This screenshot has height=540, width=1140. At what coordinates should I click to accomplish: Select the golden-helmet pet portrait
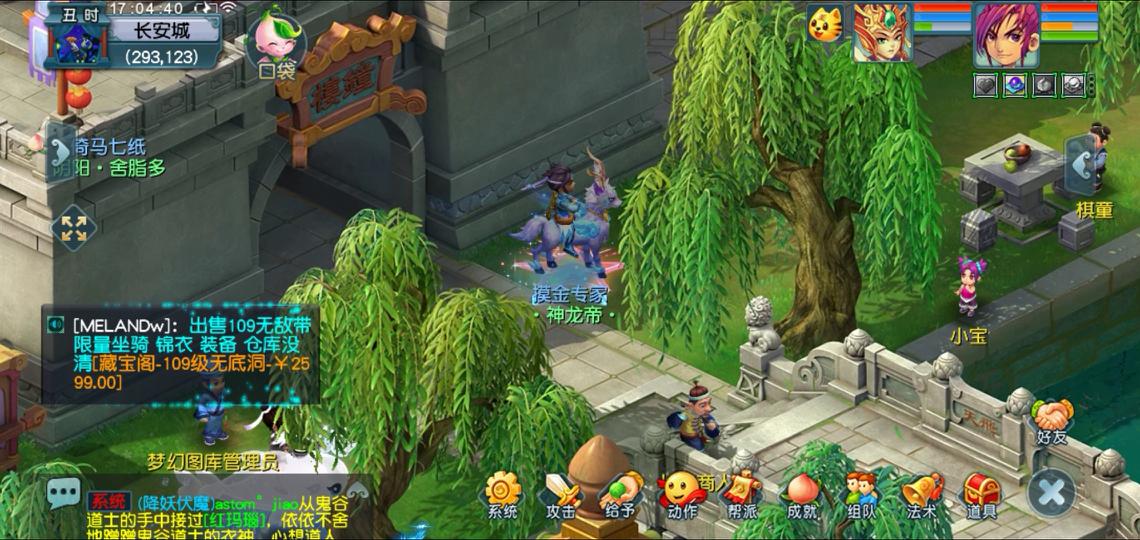pyautogui.click(x=882, y=33)
